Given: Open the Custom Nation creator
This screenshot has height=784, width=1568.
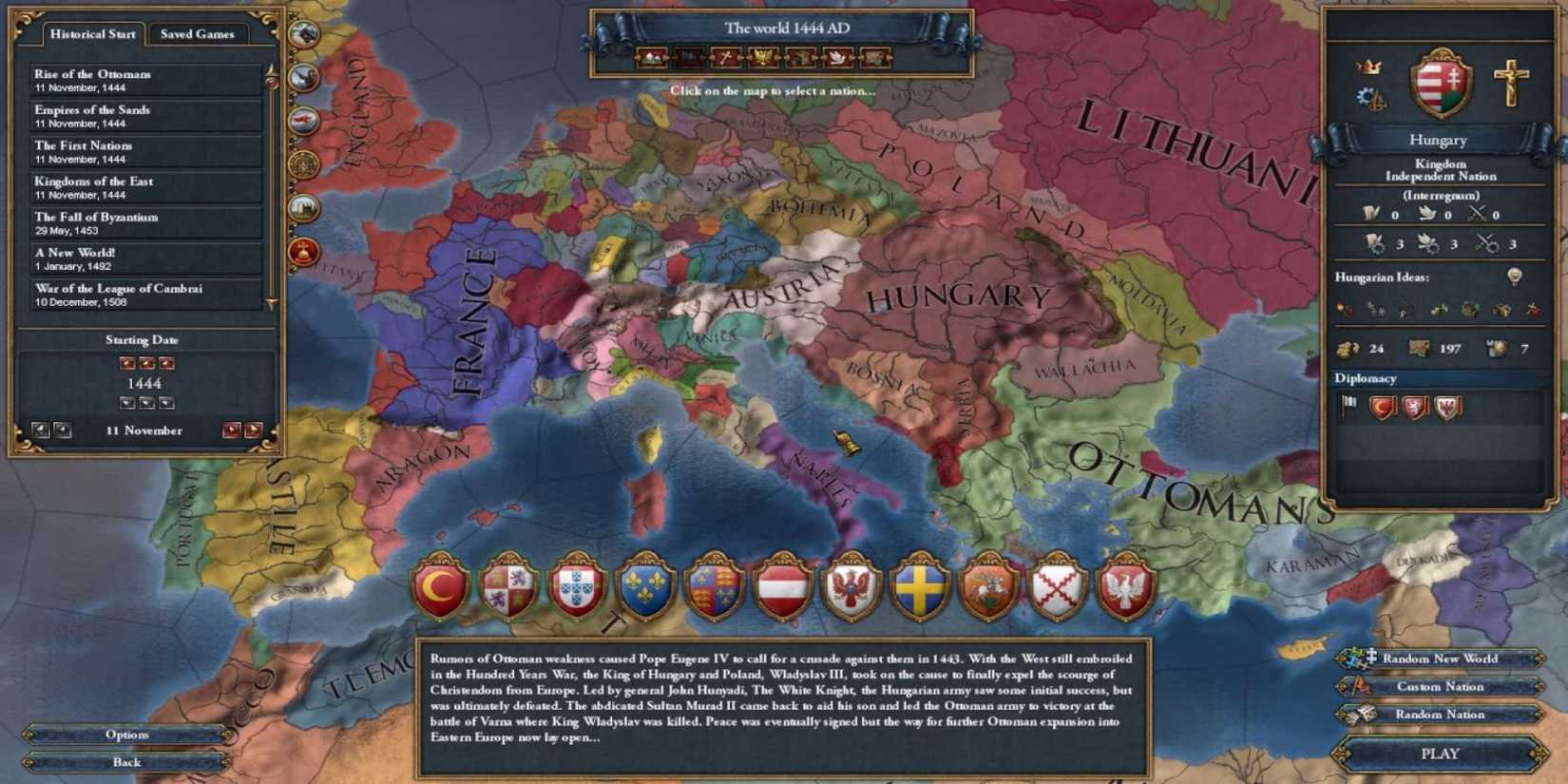Looking at the screenshot, I should pos(1440,686).
